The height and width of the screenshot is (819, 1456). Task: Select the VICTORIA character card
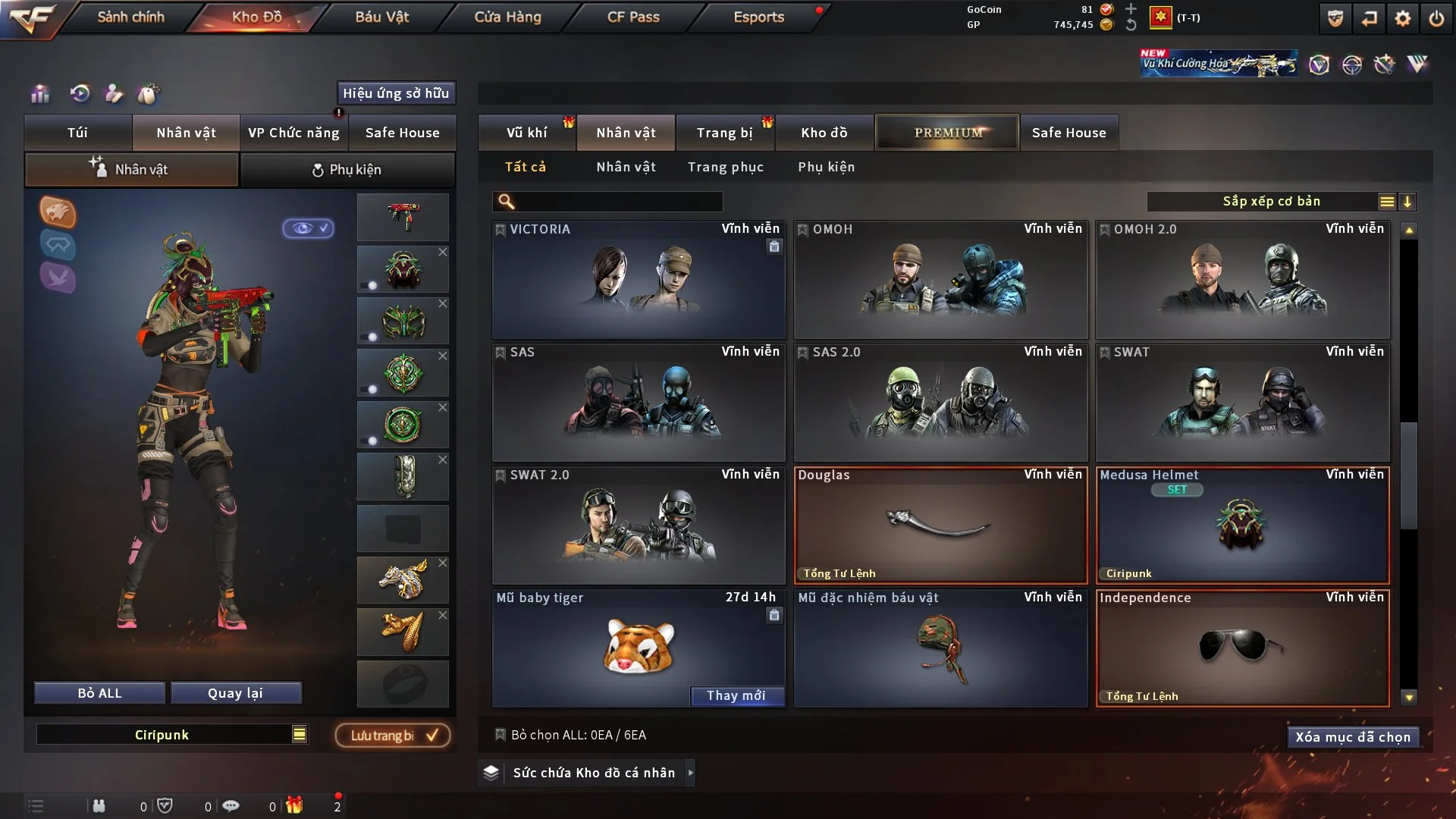tap(638, 279)
